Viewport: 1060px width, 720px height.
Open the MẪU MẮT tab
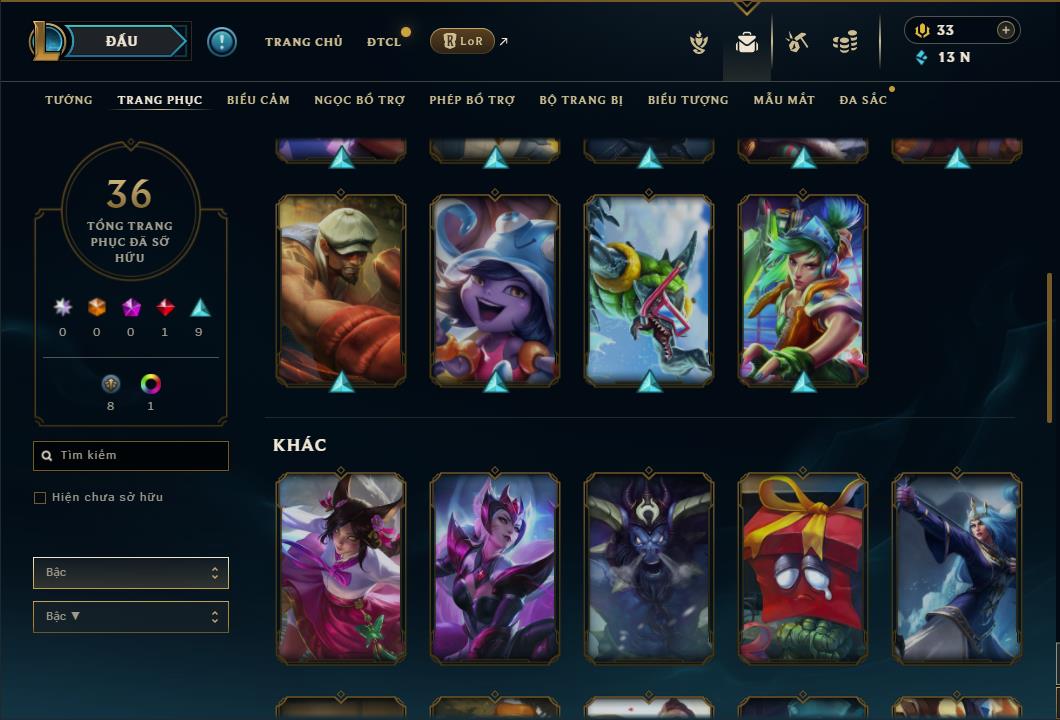coord(784,100)
